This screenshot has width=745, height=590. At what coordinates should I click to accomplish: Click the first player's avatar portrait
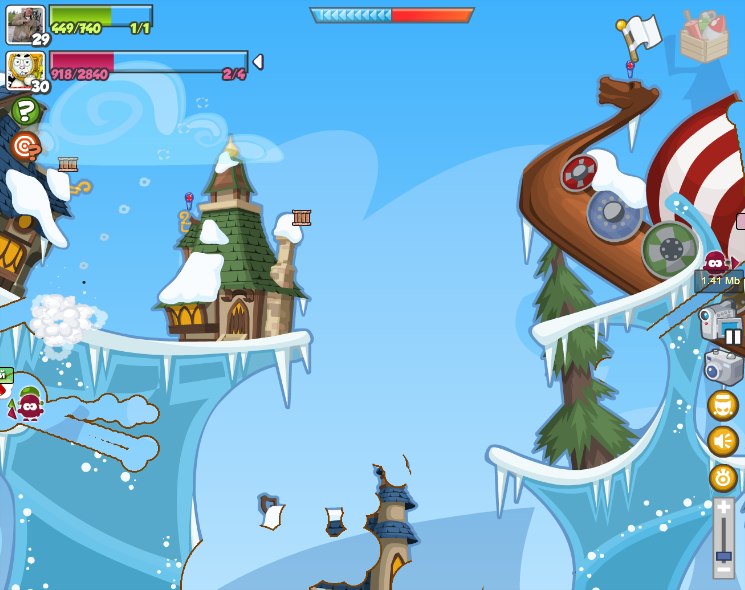coord(24,24)
